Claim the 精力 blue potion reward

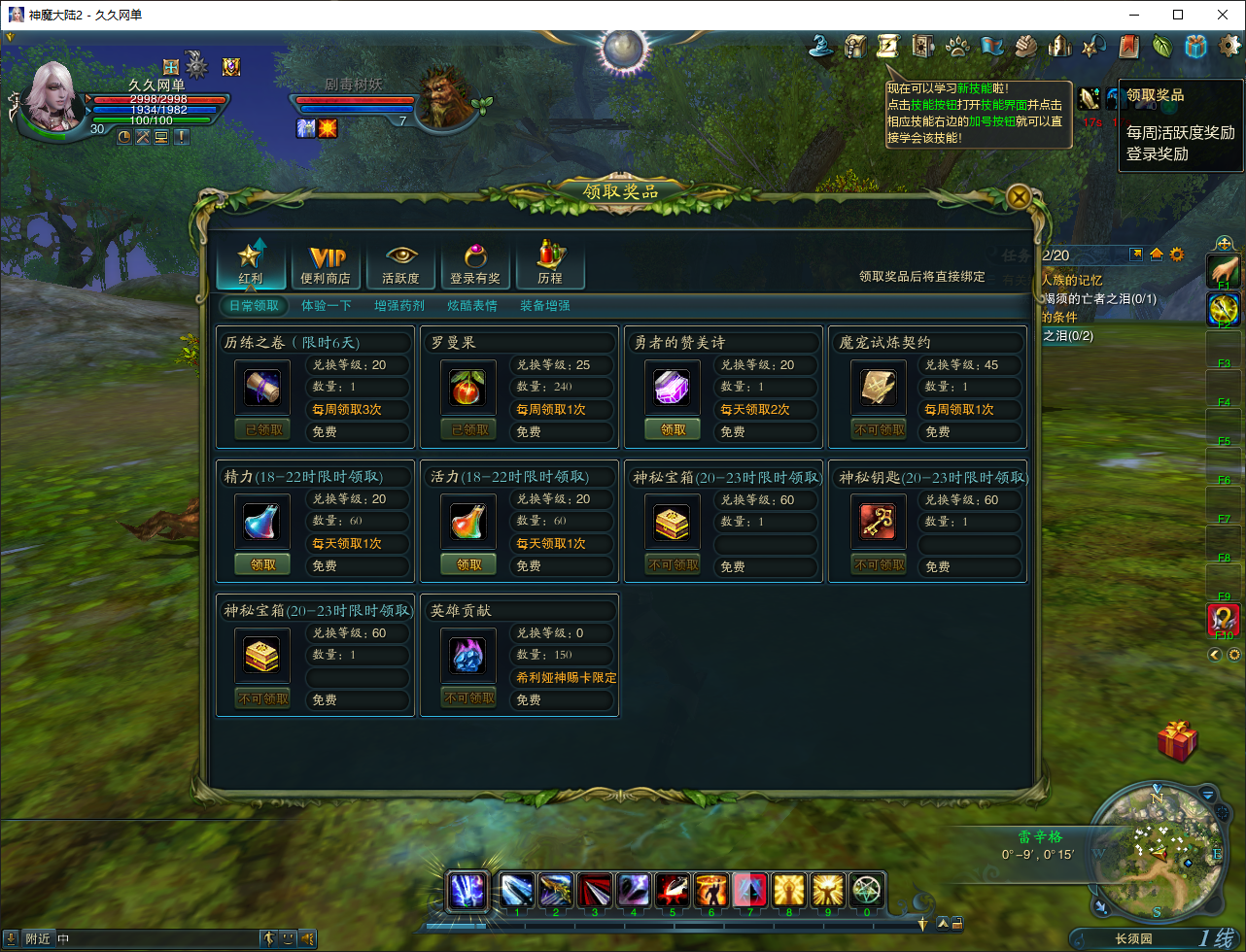262,564
